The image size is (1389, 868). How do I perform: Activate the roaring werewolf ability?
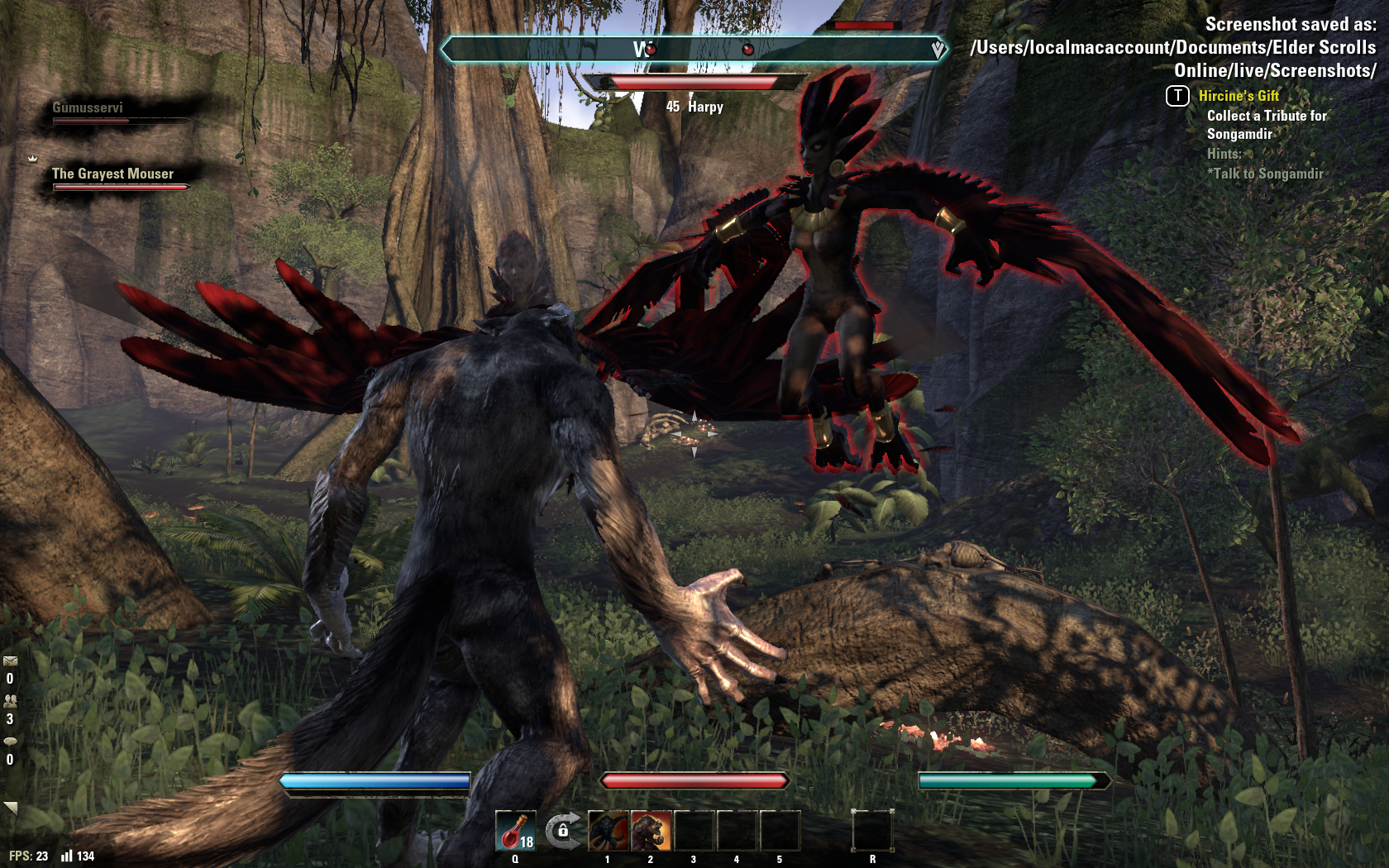click(x=652, y=831)
